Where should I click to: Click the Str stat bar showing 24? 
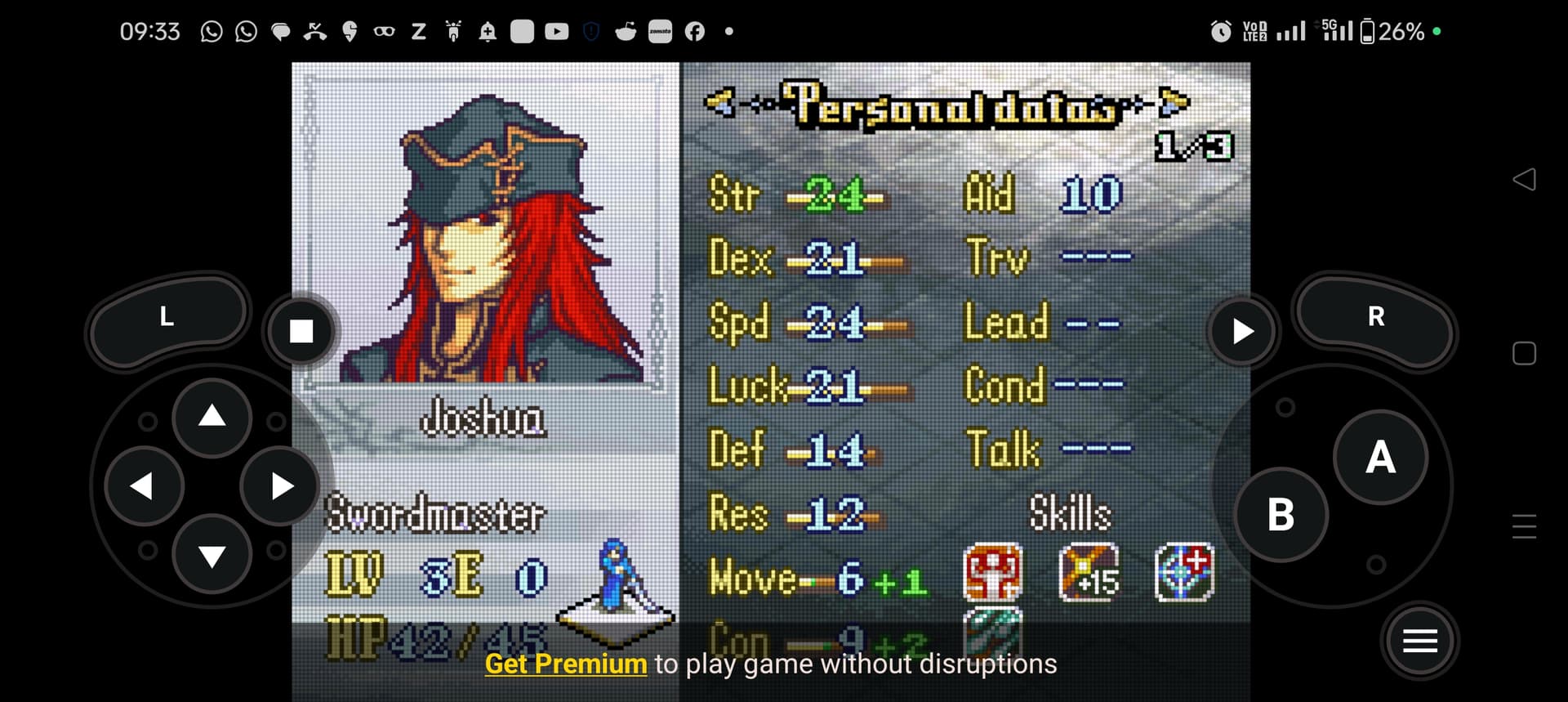click(x=831, y=195)
